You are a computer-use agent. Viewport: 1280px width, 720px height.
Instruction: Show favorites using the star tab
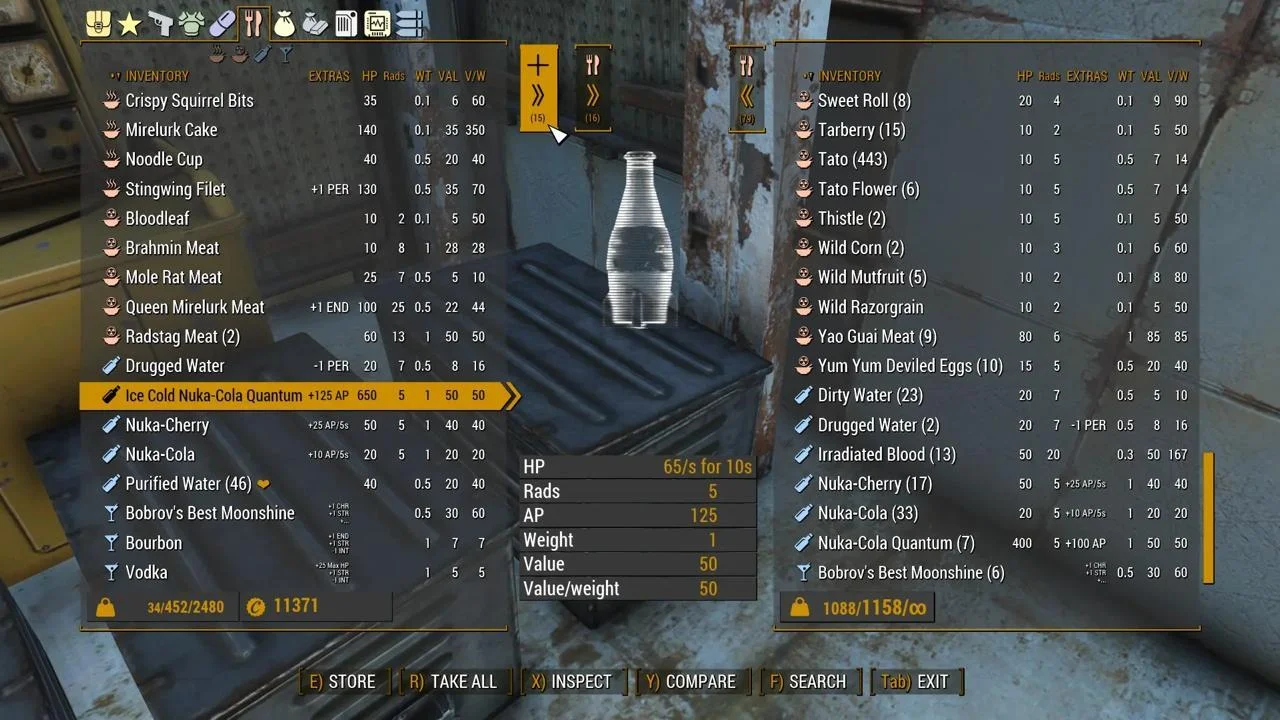129,23
